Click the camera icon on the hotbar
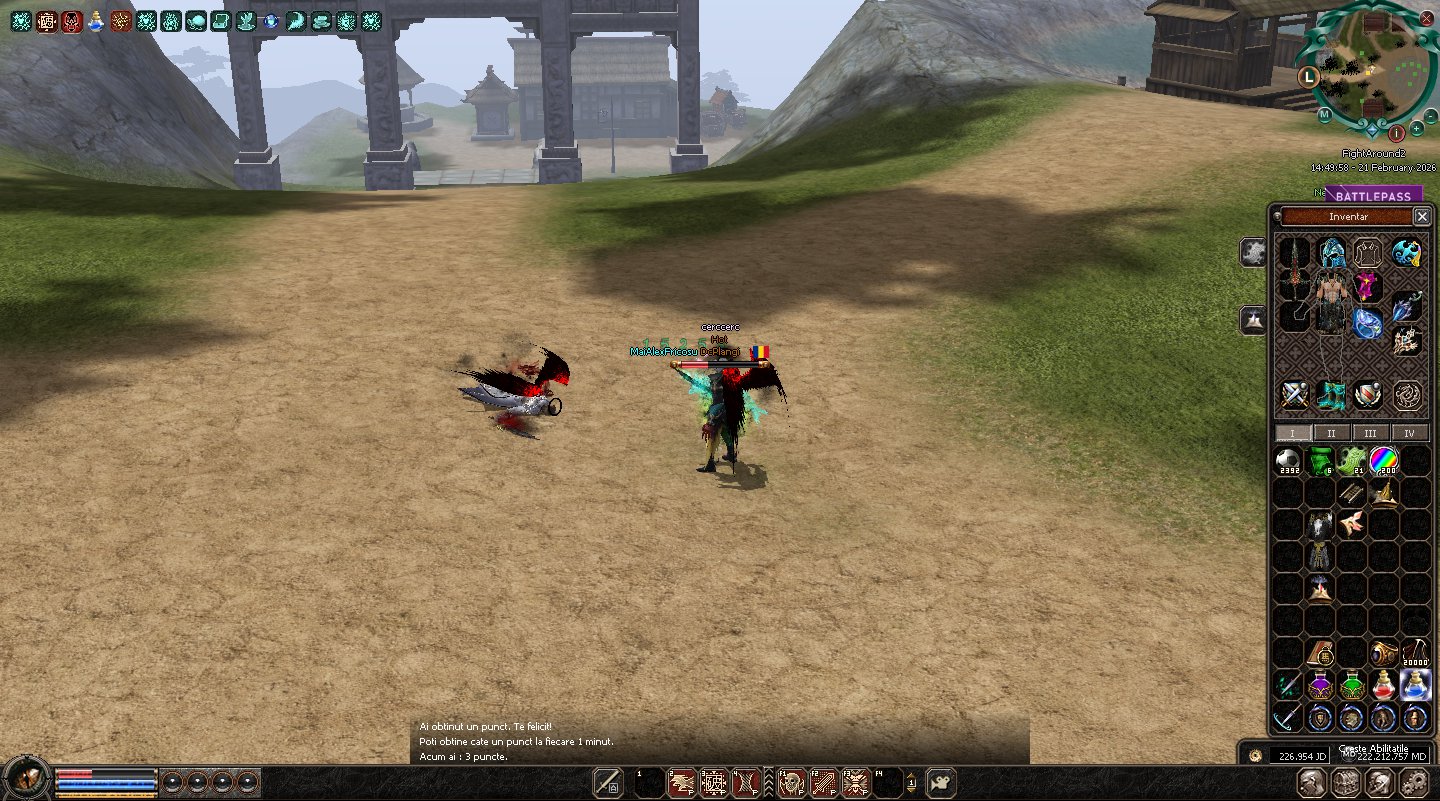 941,783
